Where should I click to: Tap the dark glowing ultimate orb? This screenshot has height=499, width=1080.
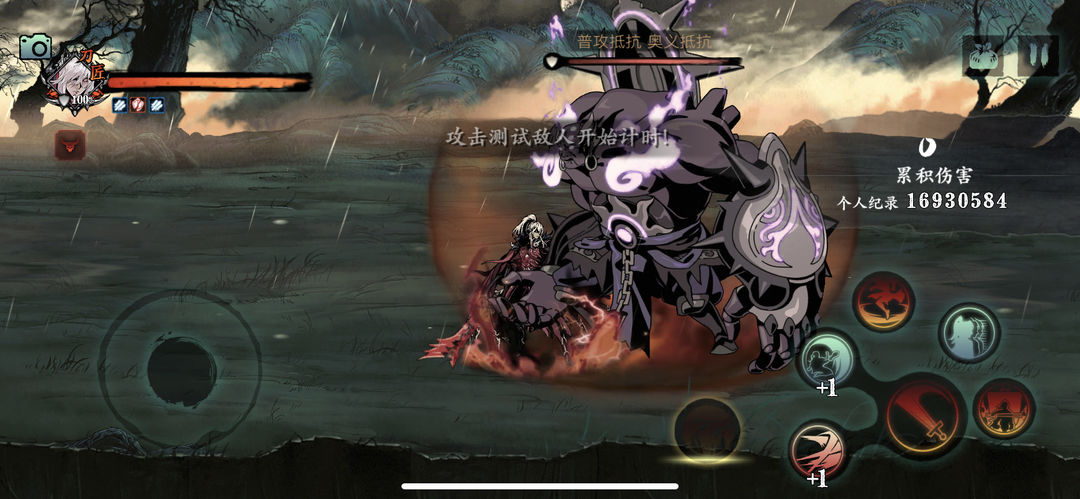click(707, 430)
